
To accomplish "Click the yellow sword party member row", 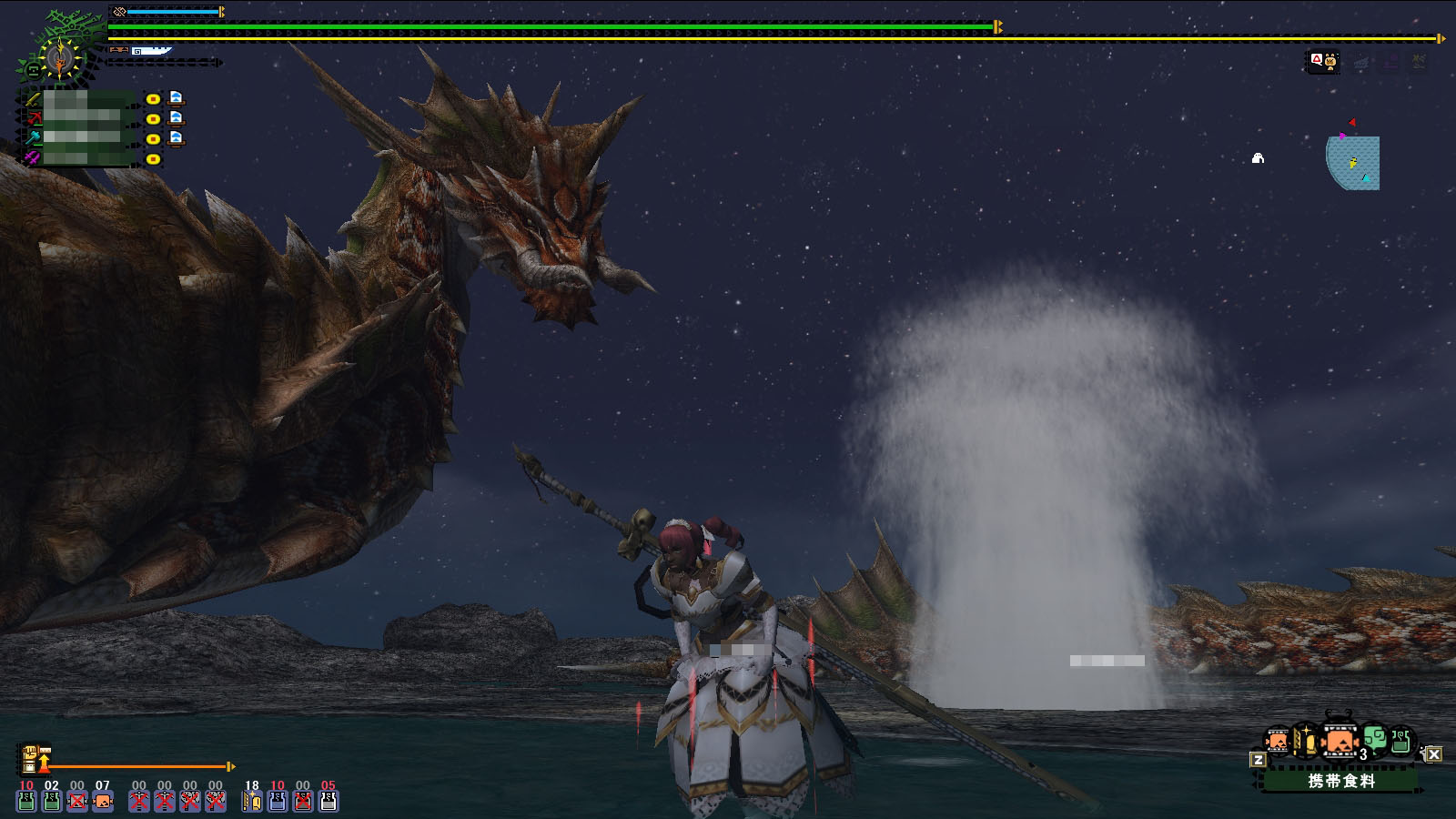I will tap(82, 99).
